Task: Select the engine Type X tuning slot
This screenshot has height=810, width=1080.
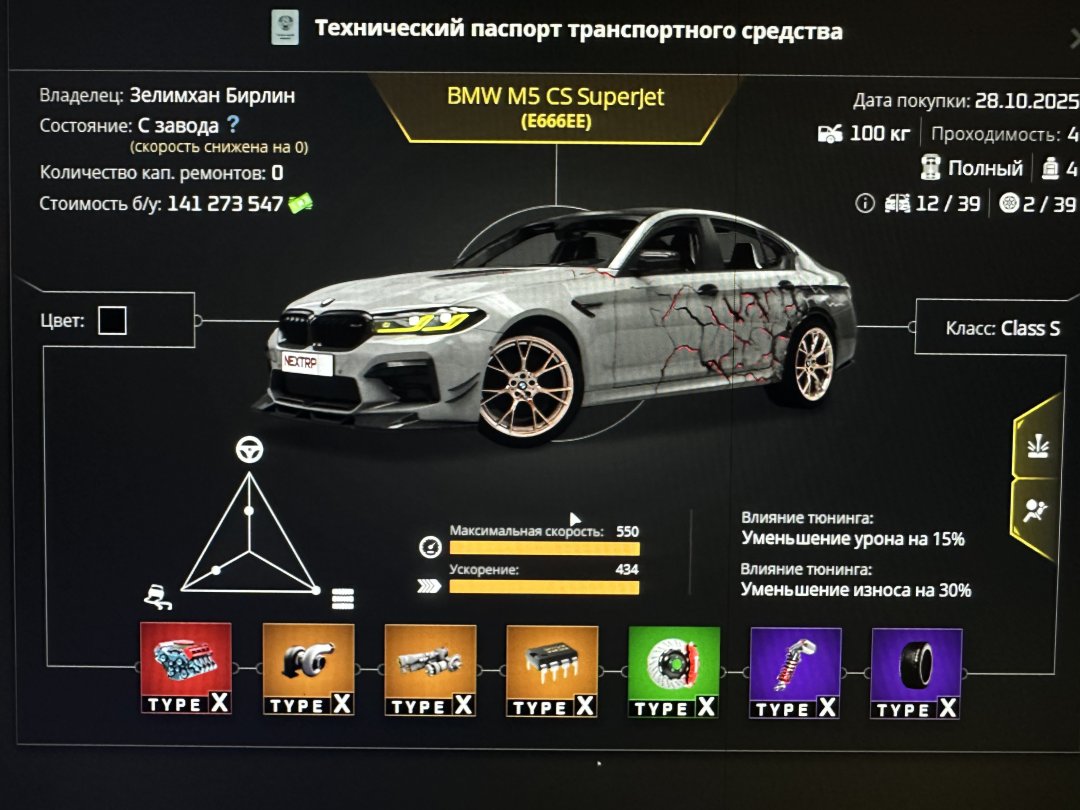Action: (185, 668)
